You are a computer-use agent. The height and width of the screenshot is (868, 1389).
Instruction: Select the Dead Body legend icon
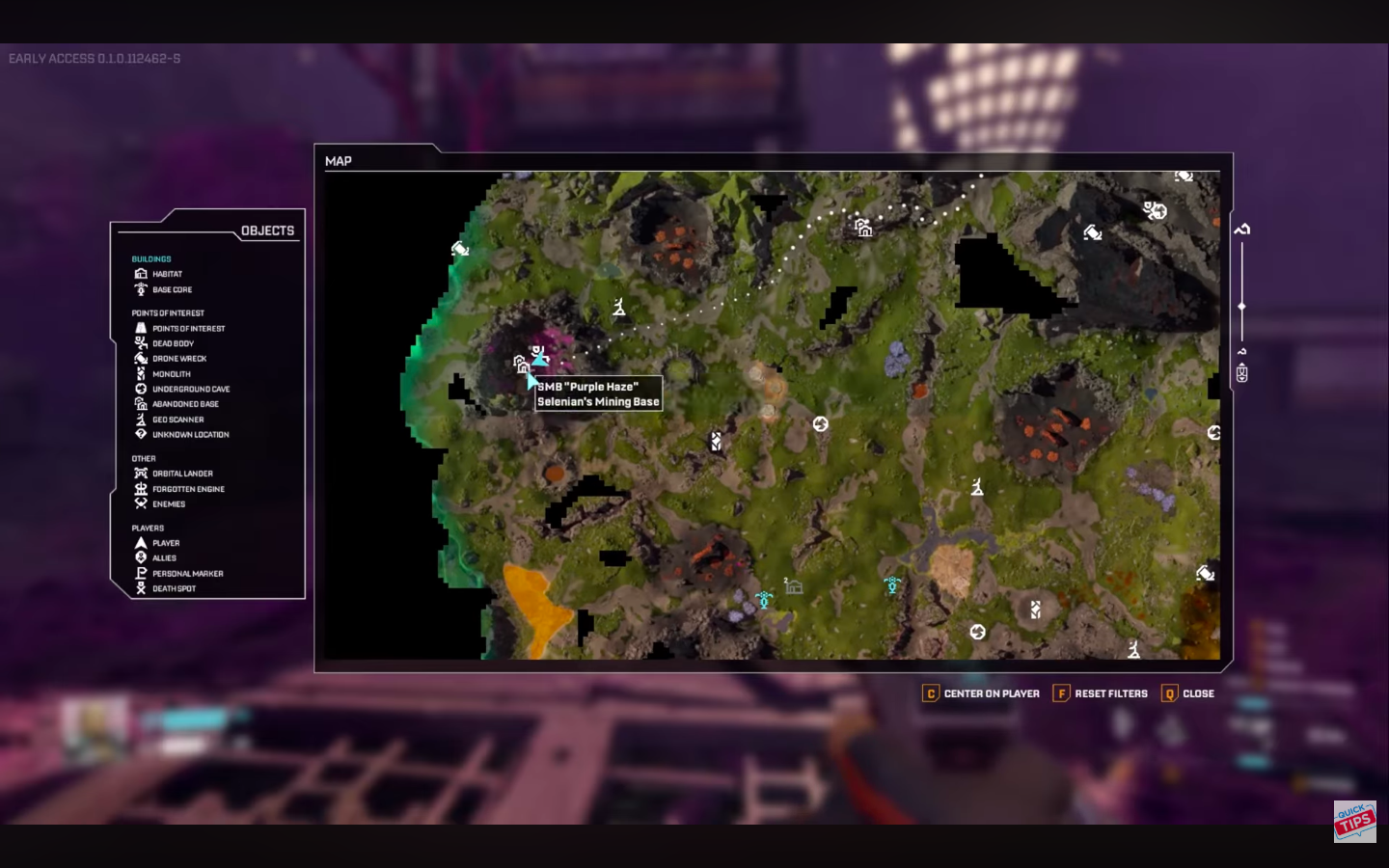[x=141, y=343]
